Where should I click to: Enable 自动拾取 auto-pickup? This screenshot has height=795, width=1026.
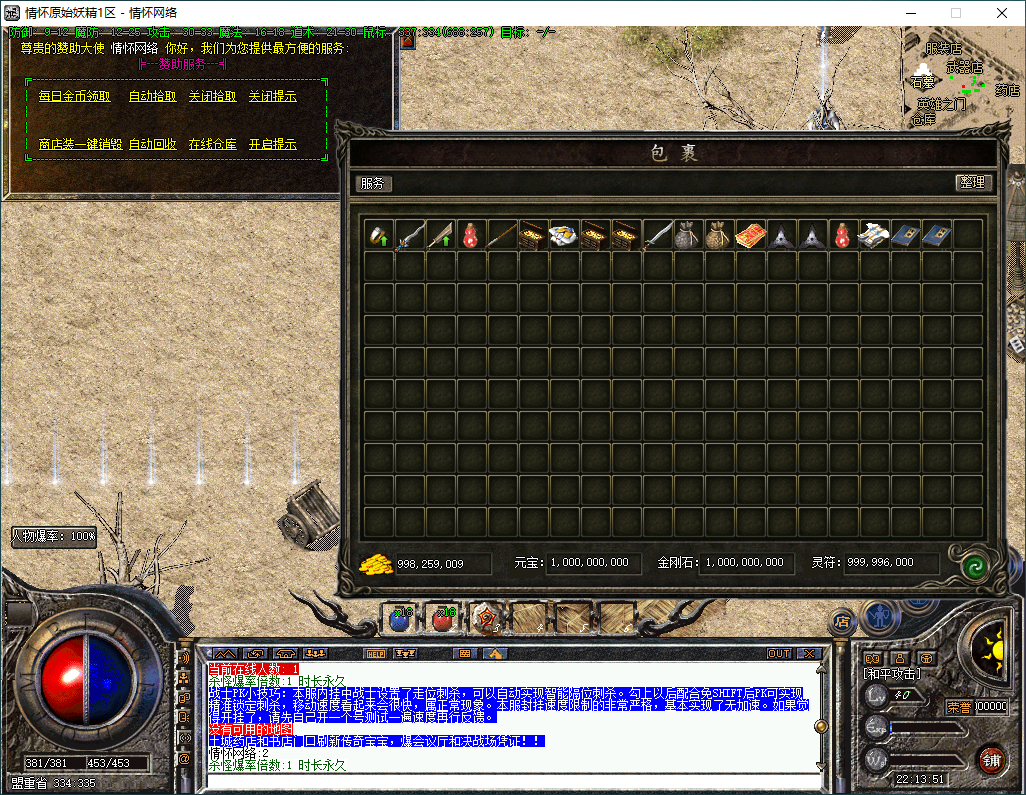pyautogui.click(x=152, y=96)
